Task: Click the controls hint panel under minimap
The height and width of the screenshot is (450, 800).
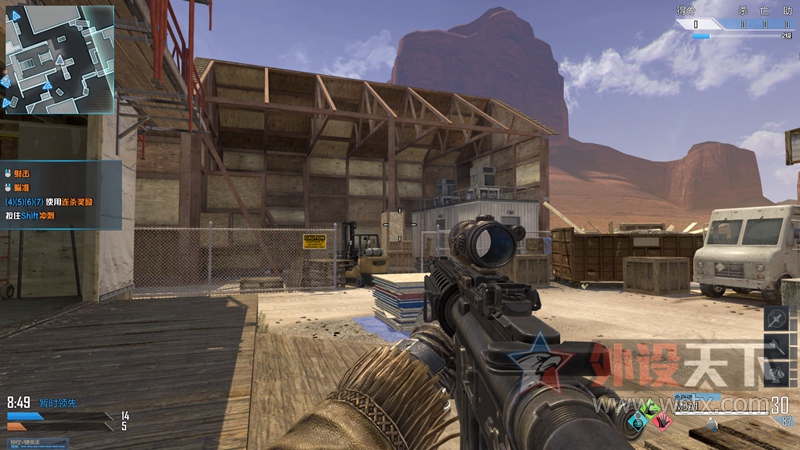Action: [60, 194]
